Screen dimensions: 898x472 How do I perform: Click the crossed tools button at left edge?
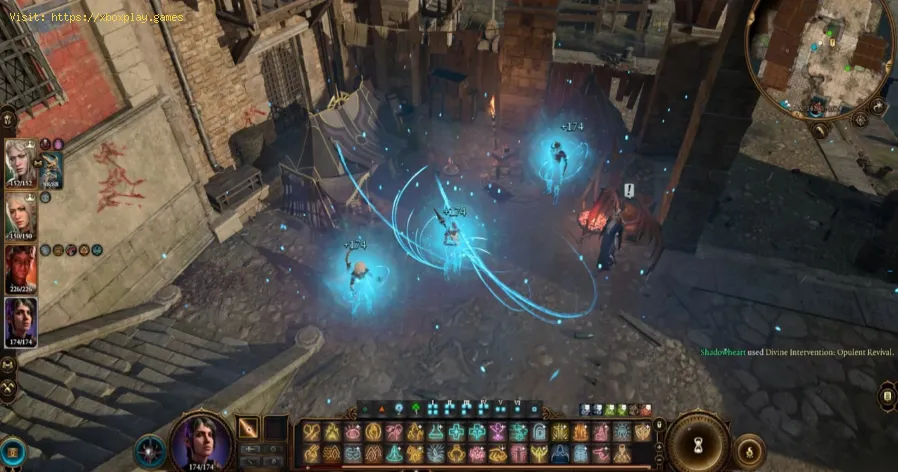click(8, 390)
